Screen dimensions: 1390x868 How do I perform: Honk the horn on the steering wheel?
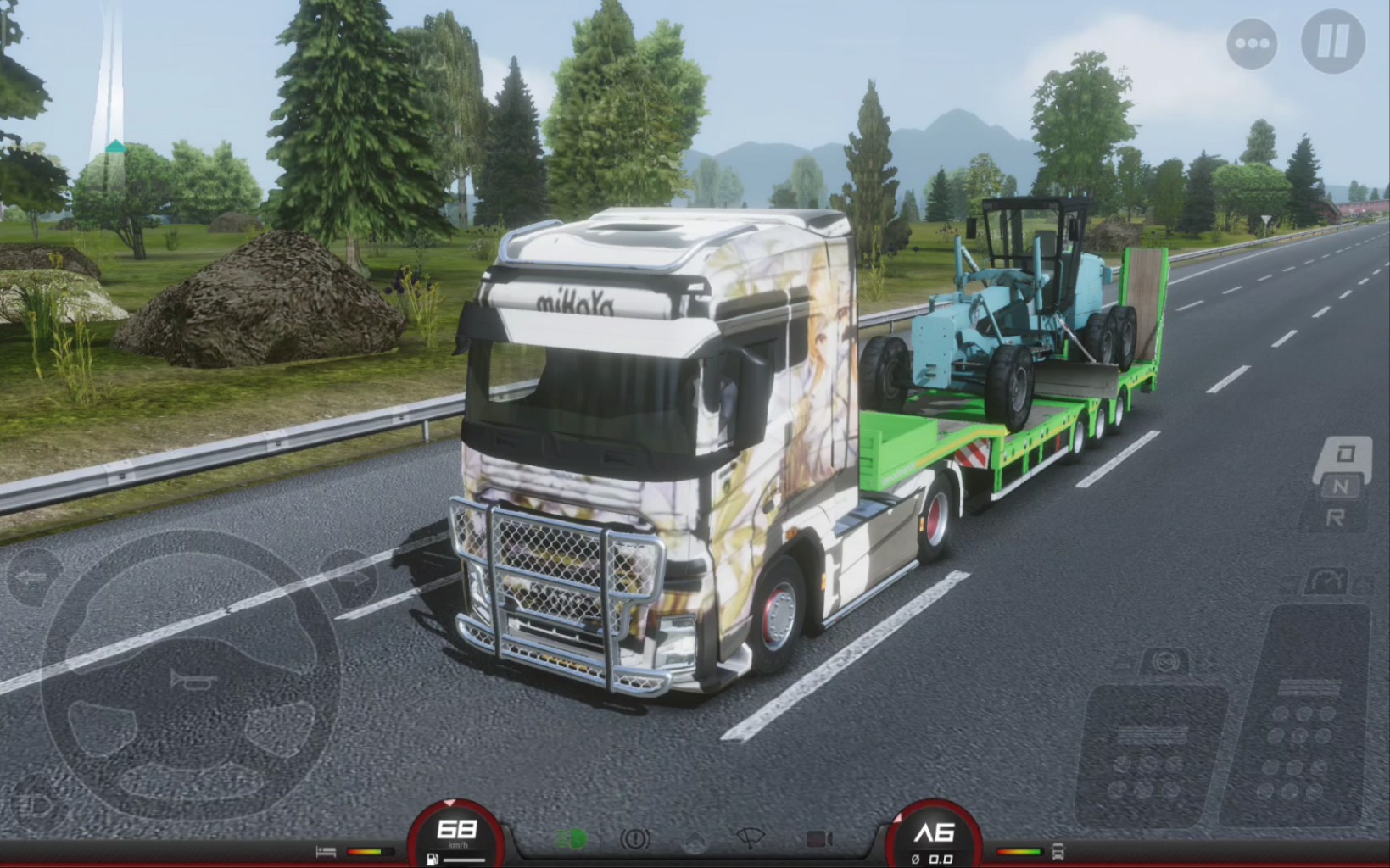(192, 680)
